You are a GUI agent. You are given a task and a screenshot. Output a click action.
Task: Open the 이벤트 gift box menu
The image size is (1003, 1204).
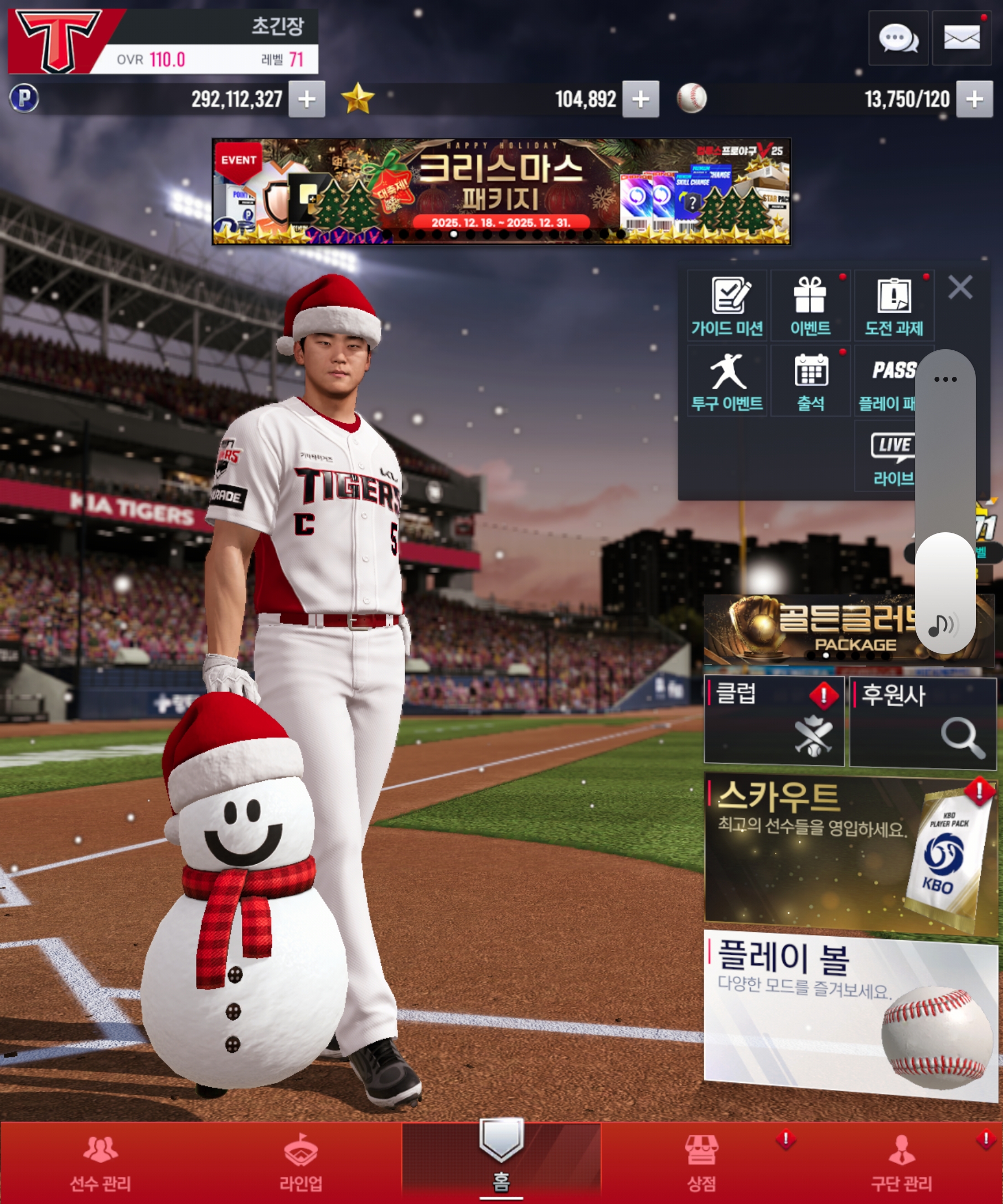pos(810,305)
